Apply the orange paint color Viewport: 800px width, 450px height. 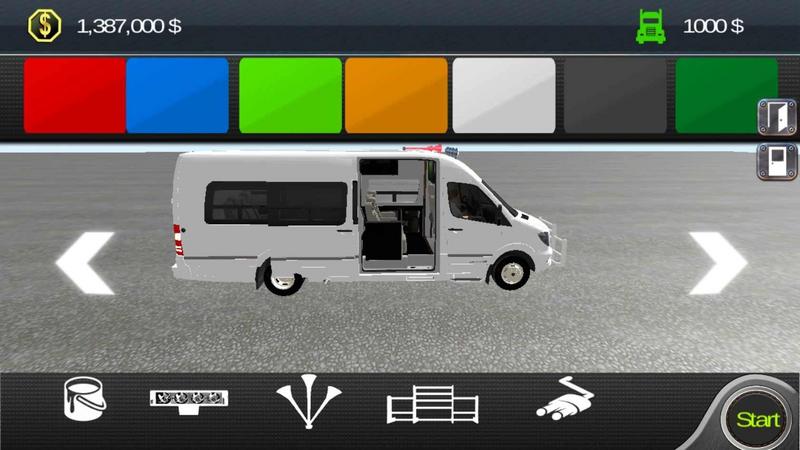[396, 95]
